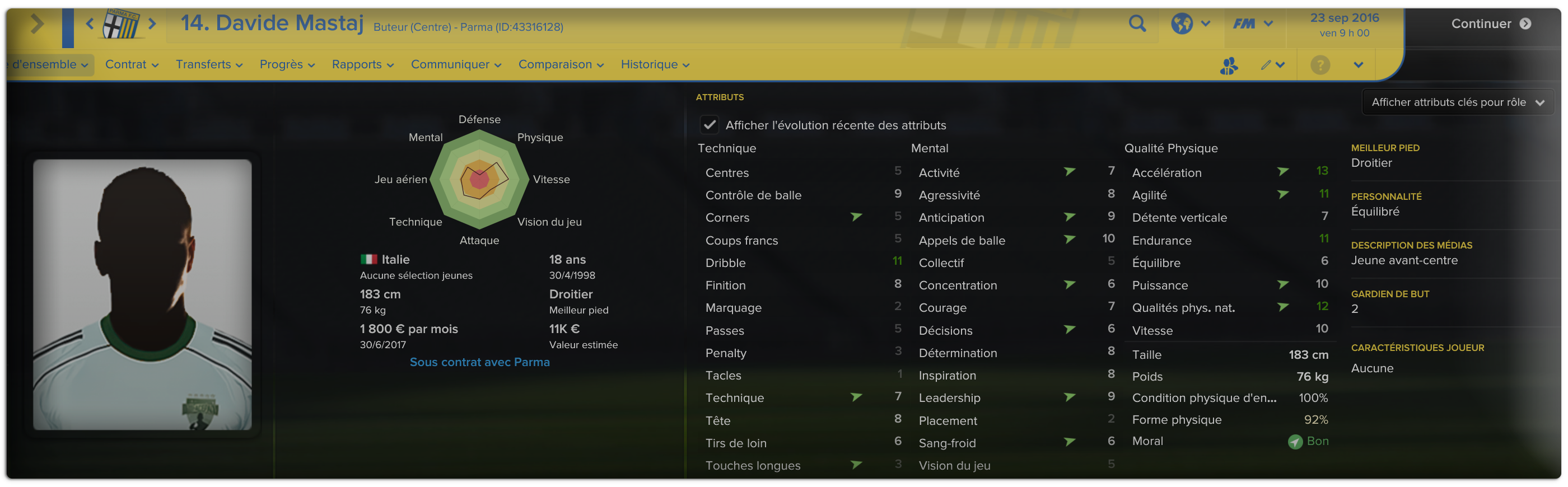Open the Comparaison menu

tap(560, 64)
